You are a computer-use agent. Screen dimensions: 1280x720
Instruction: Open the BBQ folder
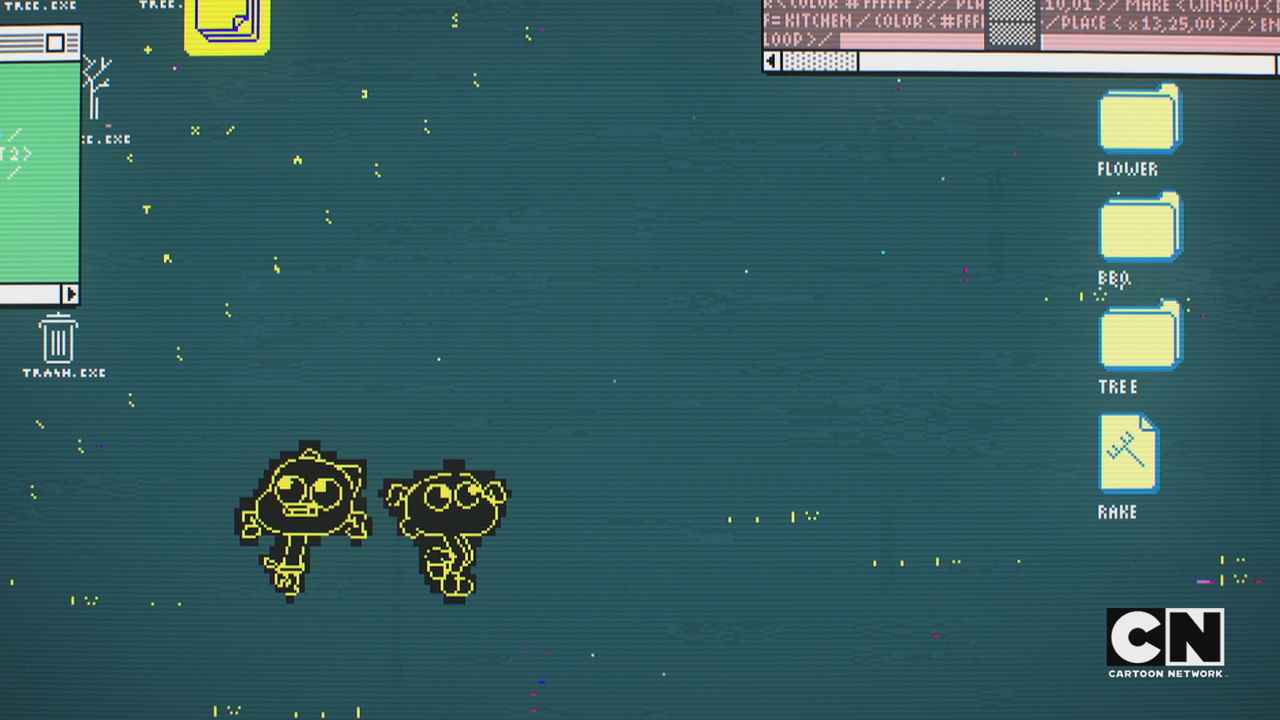click(x=1138, y=228)
